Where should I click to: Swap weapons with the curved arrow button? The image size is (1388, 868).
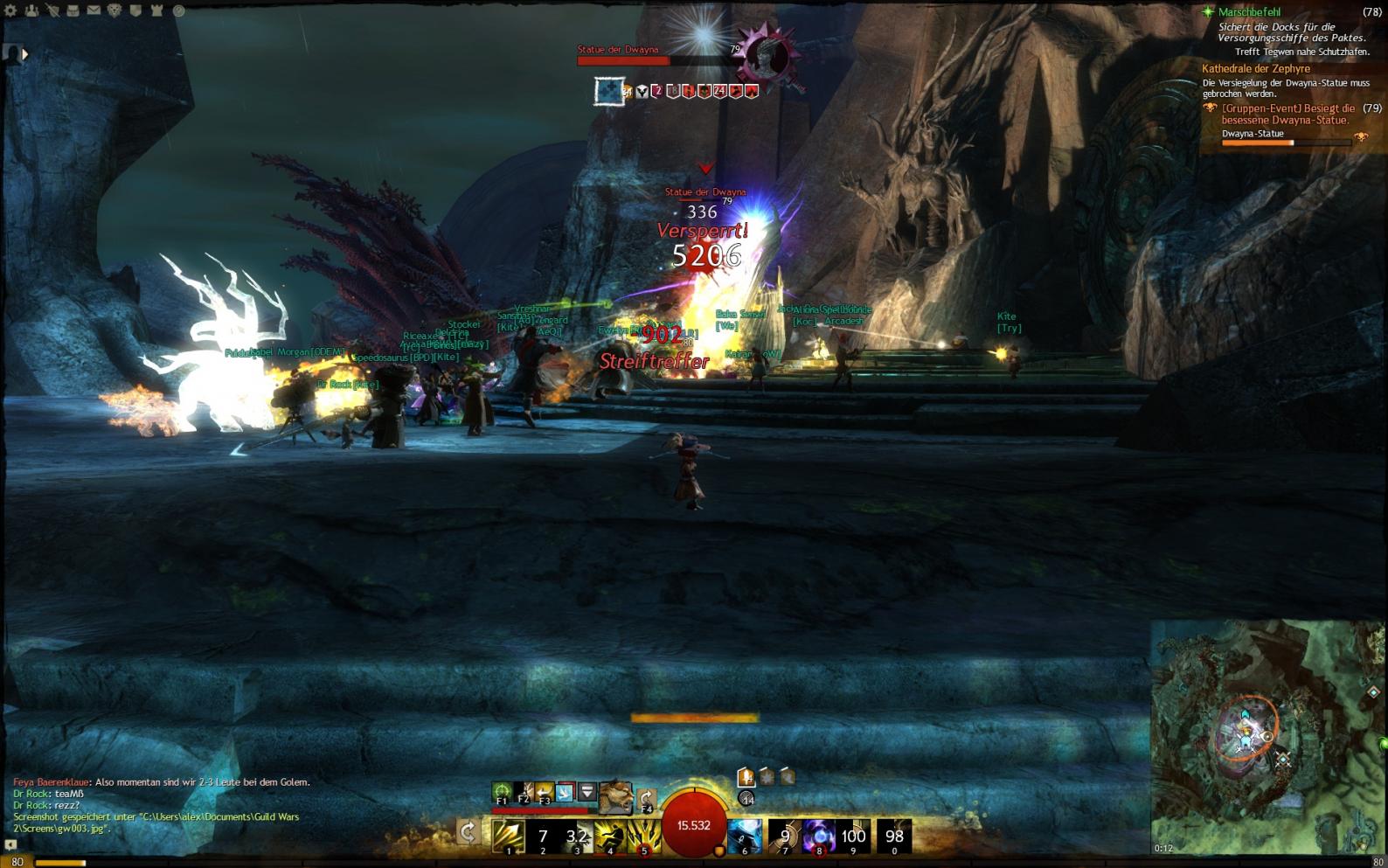468,831
